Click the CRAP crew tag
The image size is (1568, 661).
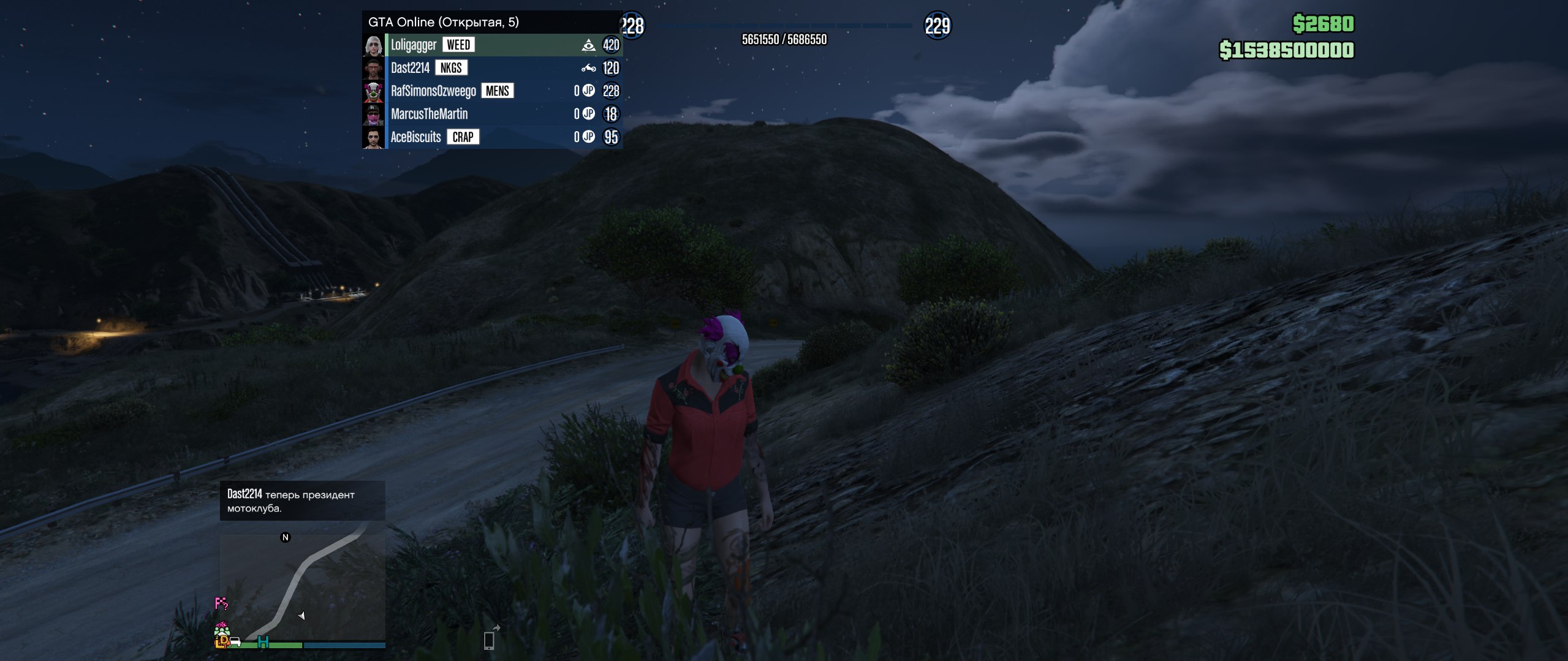click(463, 137)
